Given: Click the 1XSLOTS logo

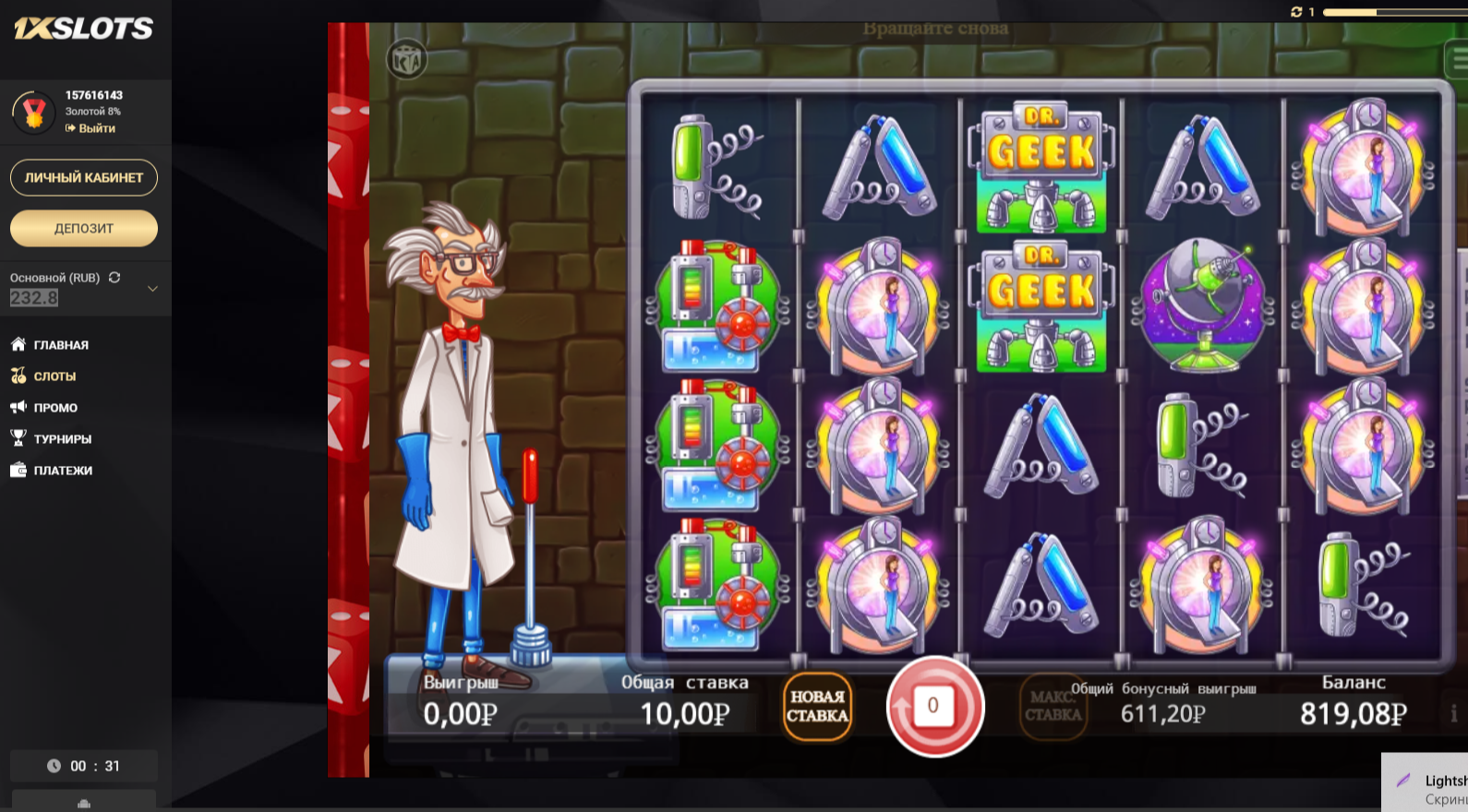Looking at the screenshot, I should tap(81, 28).
